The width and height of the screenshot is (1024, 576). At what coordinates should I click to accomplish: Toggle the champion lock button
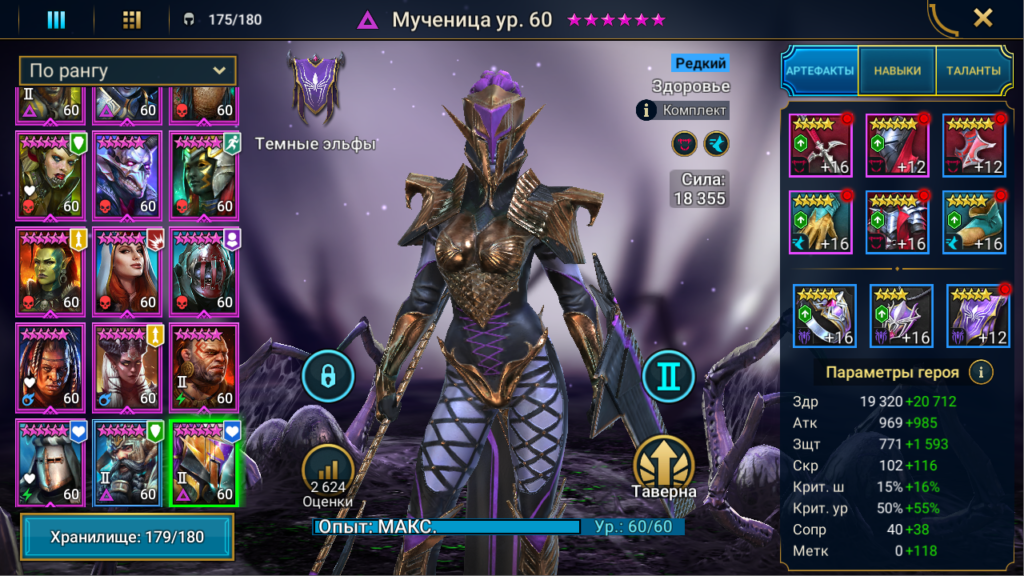(328, 376)
